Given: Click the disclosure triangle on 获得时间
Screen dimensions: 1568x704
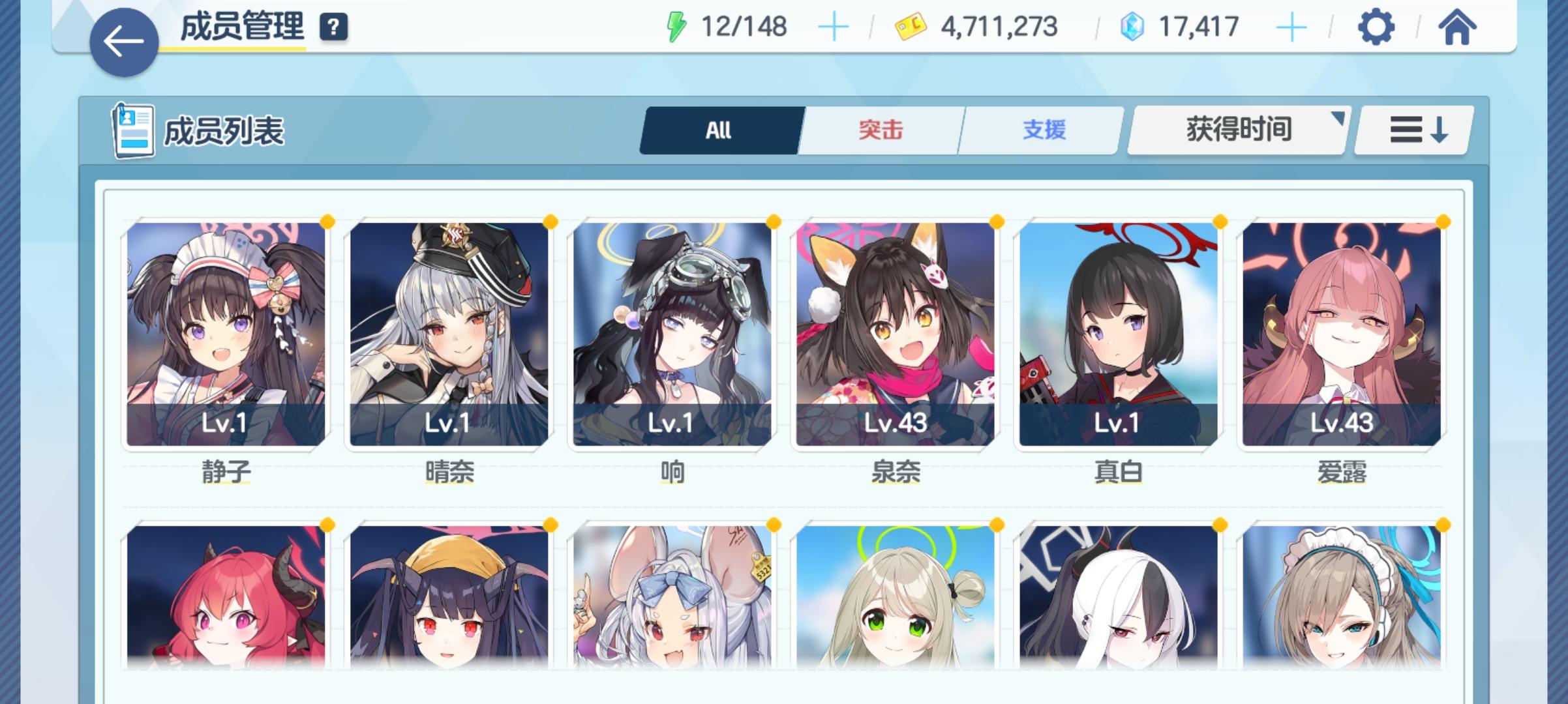Looking at the screenshot, I should pyautogui.click(x=1339, y=118).
